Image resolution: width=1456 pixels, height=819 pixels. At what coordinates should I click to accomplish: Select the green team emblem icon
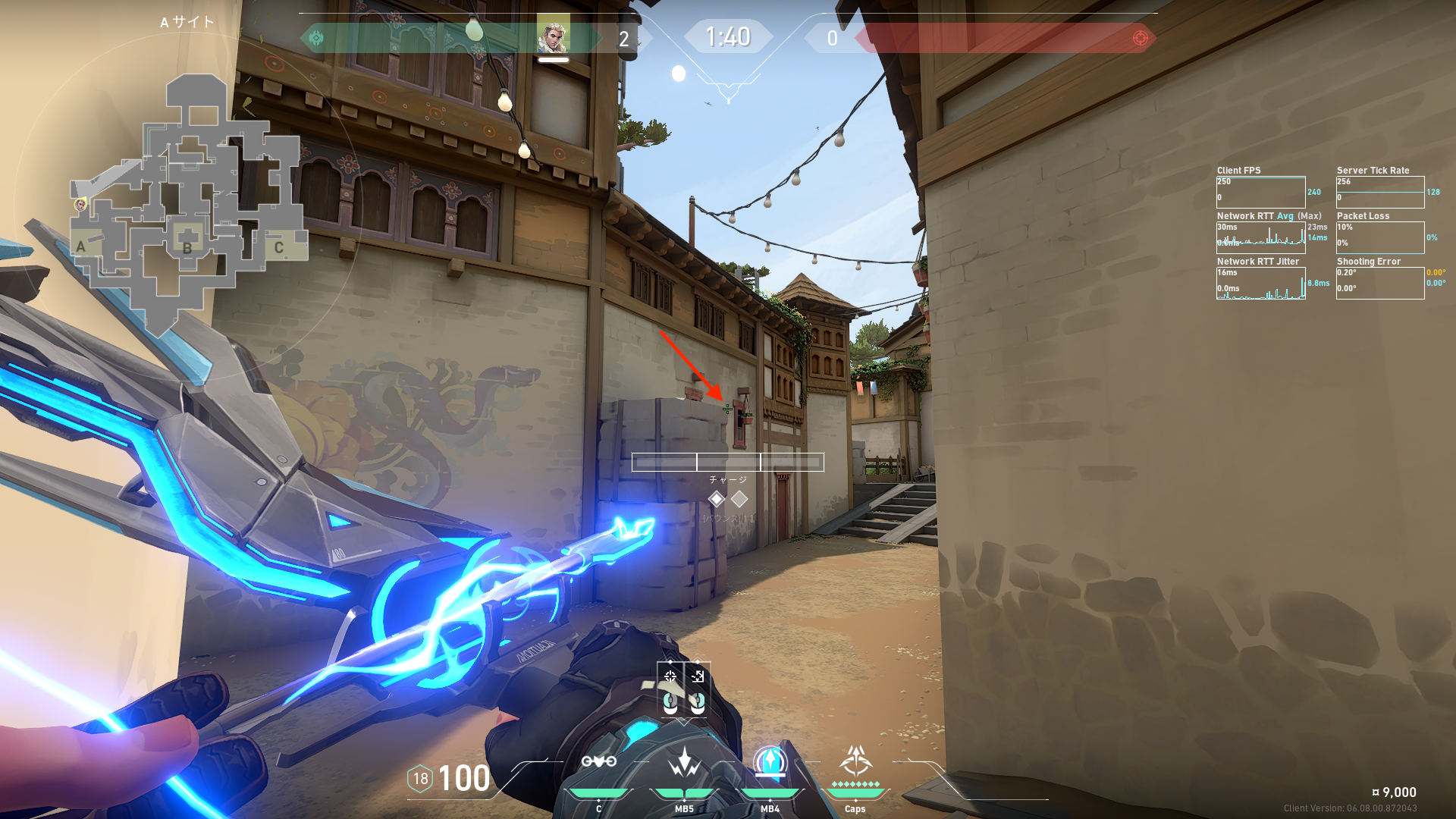[316, 37]
